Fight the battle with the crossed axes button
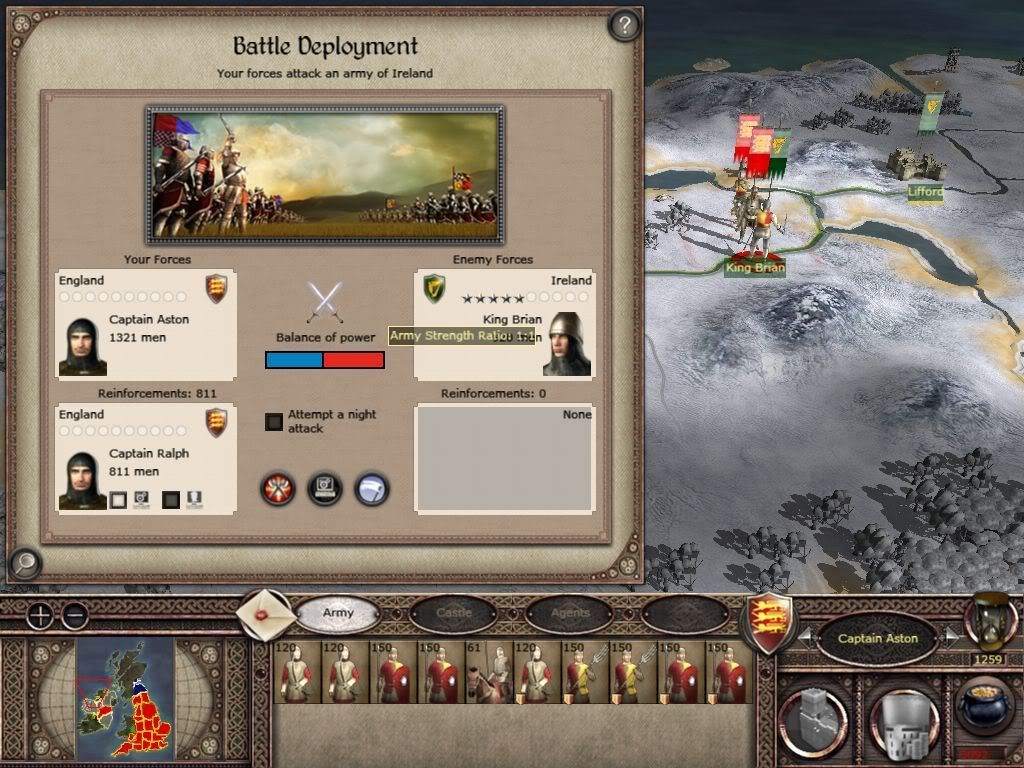This screenshot has width=1024, height=768. click(278, 489)
